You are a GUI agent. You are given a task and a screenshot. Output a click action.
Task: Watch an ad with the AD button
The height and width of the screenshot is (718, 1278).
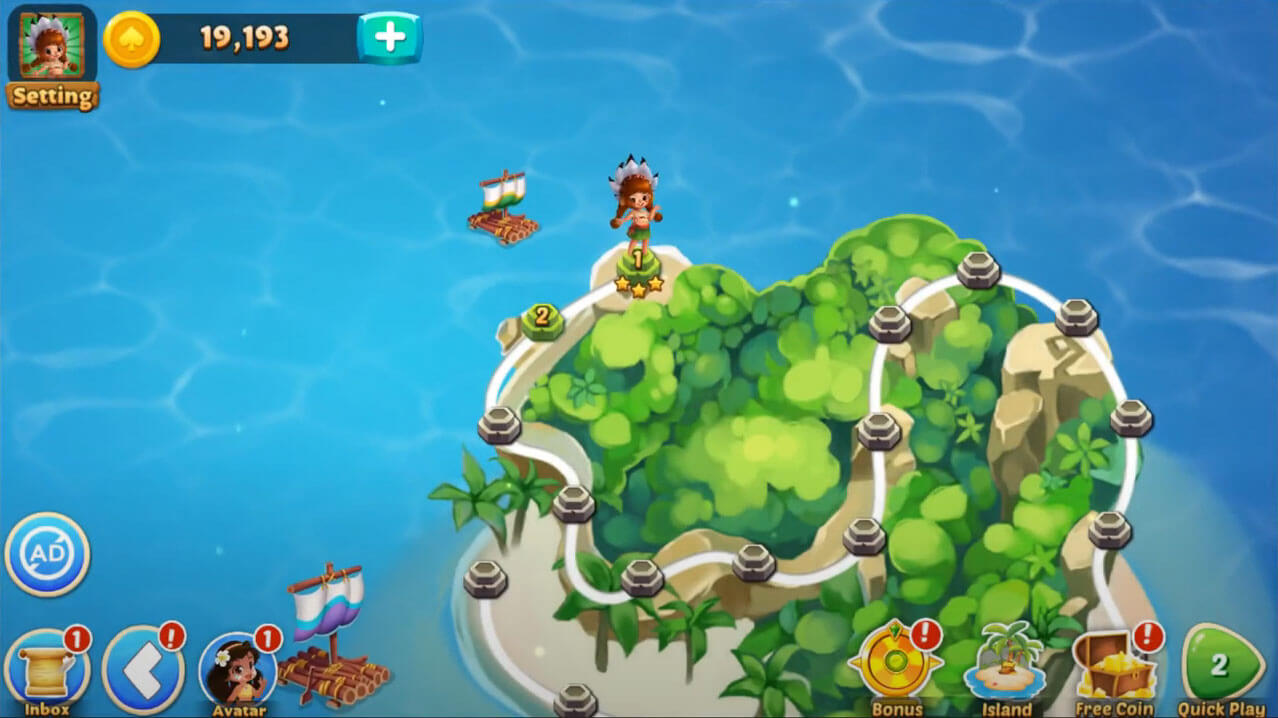(48, 554)
